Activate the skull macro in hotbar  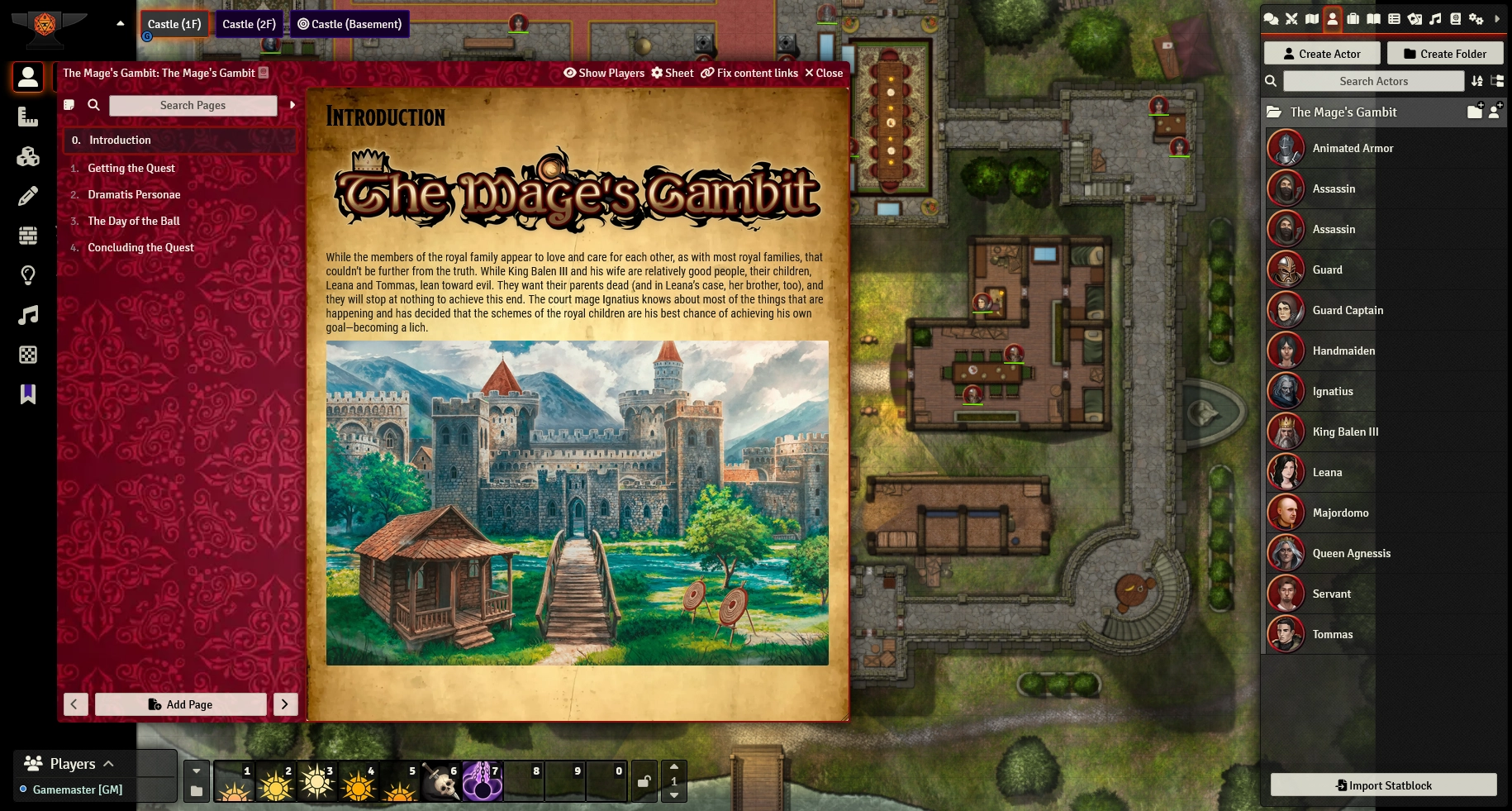click(441, 781)
